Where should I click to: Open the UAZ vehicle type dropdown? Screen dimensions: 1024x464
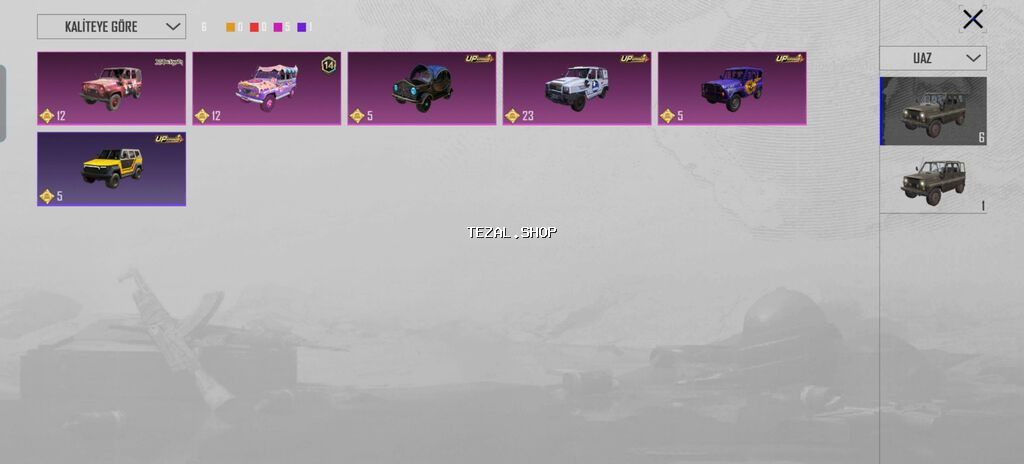click(933, 58)
